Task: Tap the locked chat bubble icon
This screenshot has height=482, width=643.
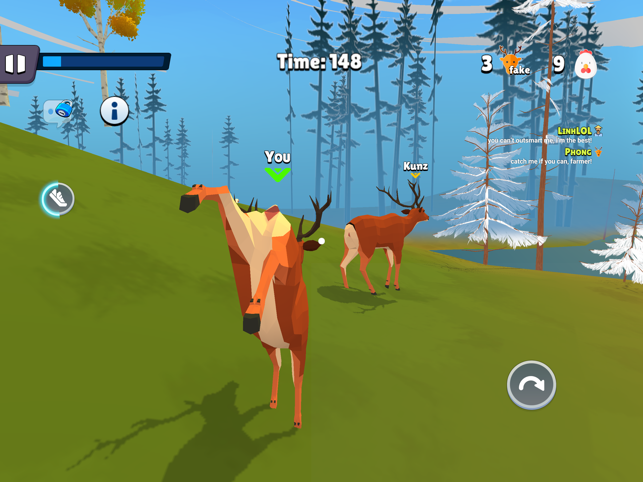Action: pos(59,110)
